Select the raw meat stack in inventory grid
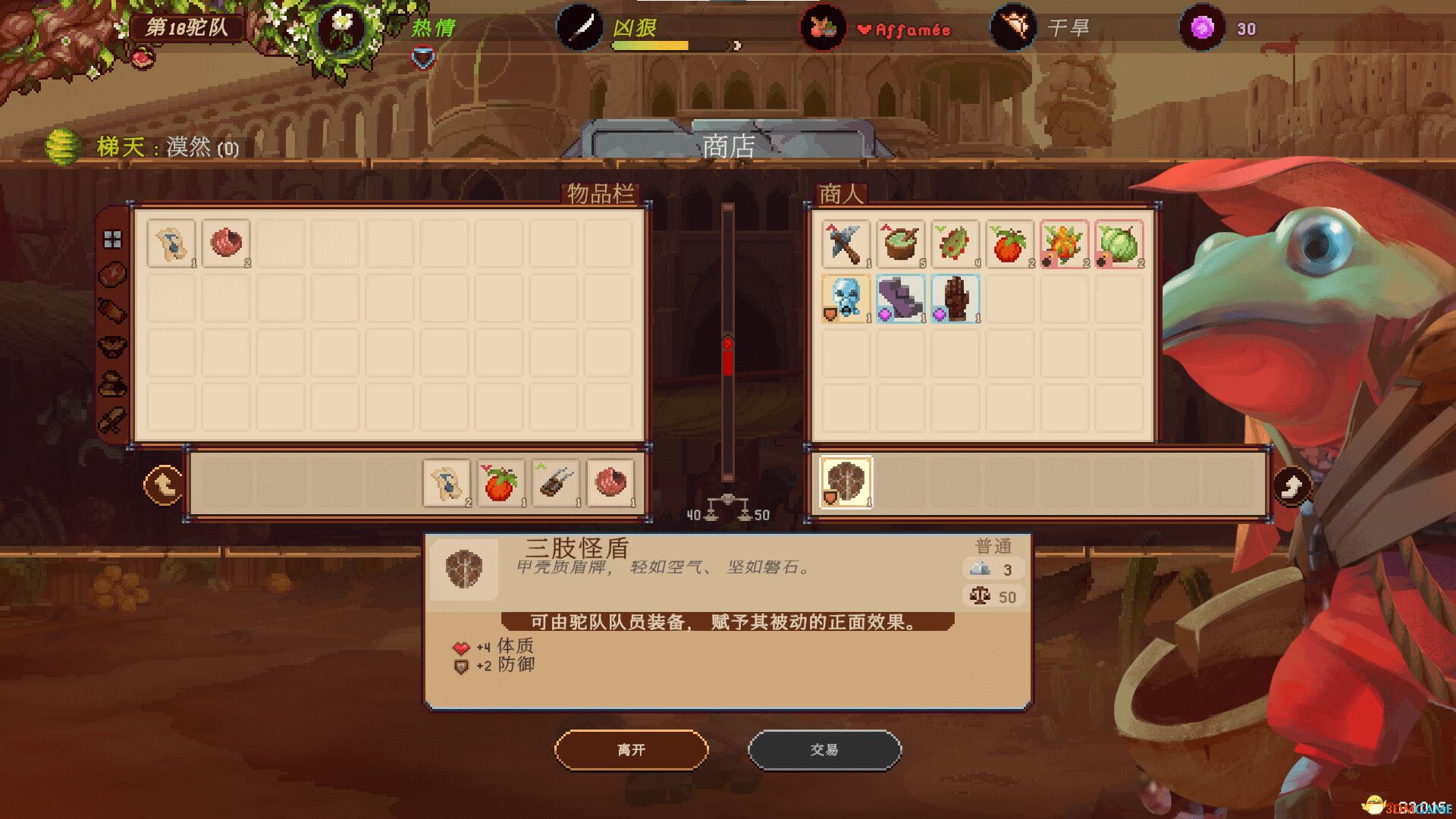Screen dimensions: 1456x819 coord(226,243)
